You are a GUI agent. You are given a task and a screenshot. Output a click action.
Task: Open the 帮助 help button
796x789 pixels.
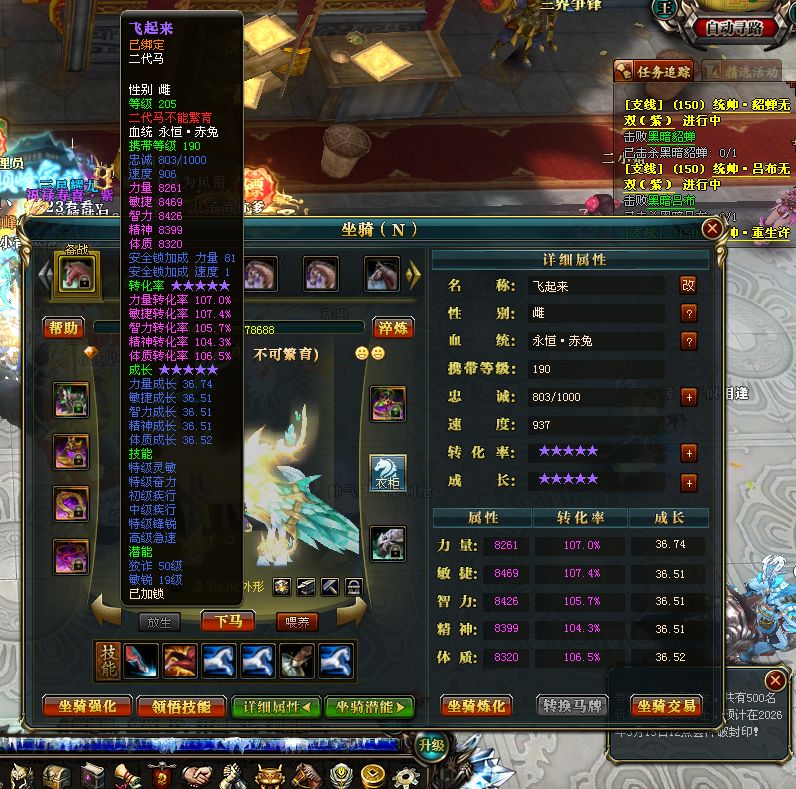click(x=63, y=328)
